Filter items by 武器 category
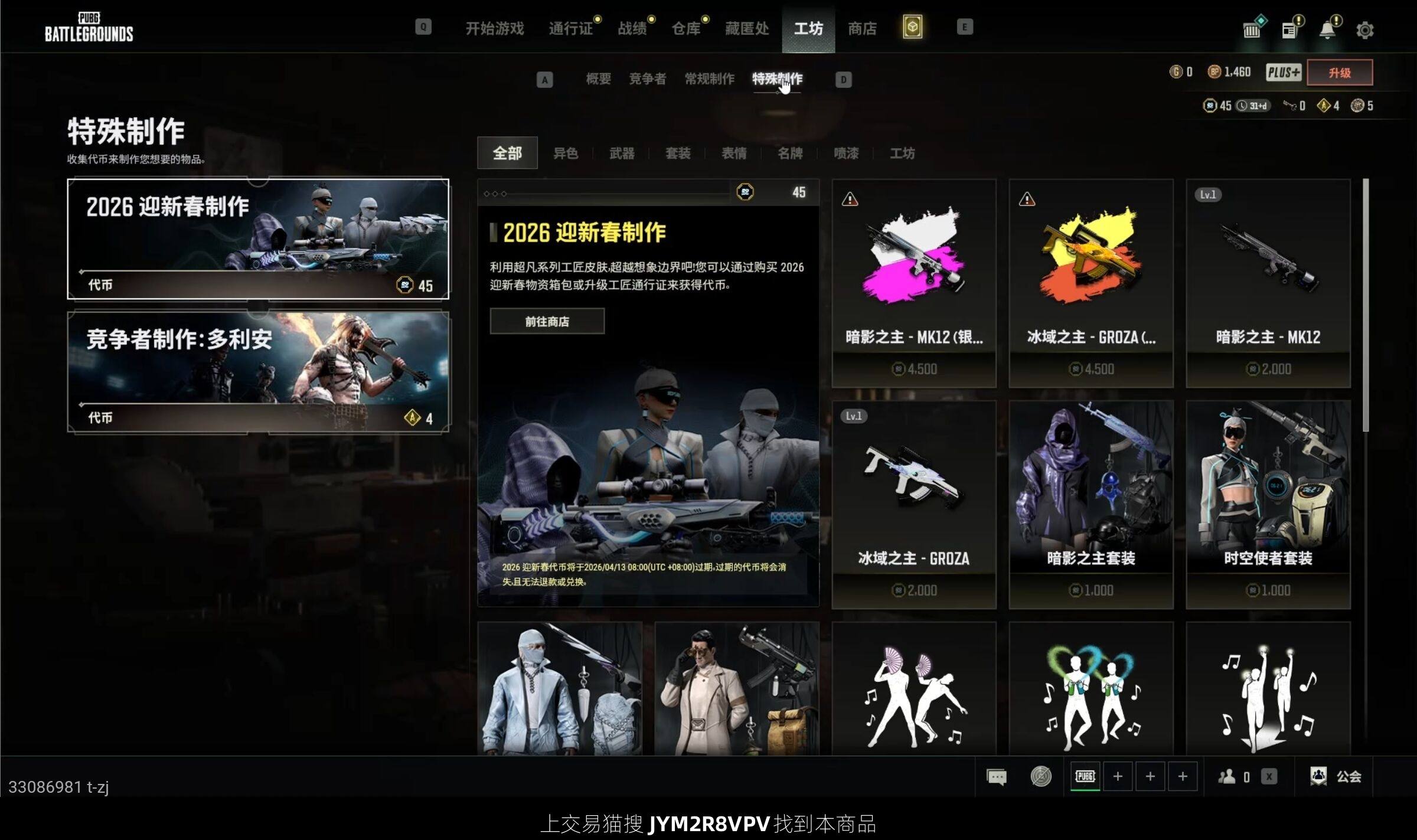Viewport: 1417px width, 840px height. point(622,153)
